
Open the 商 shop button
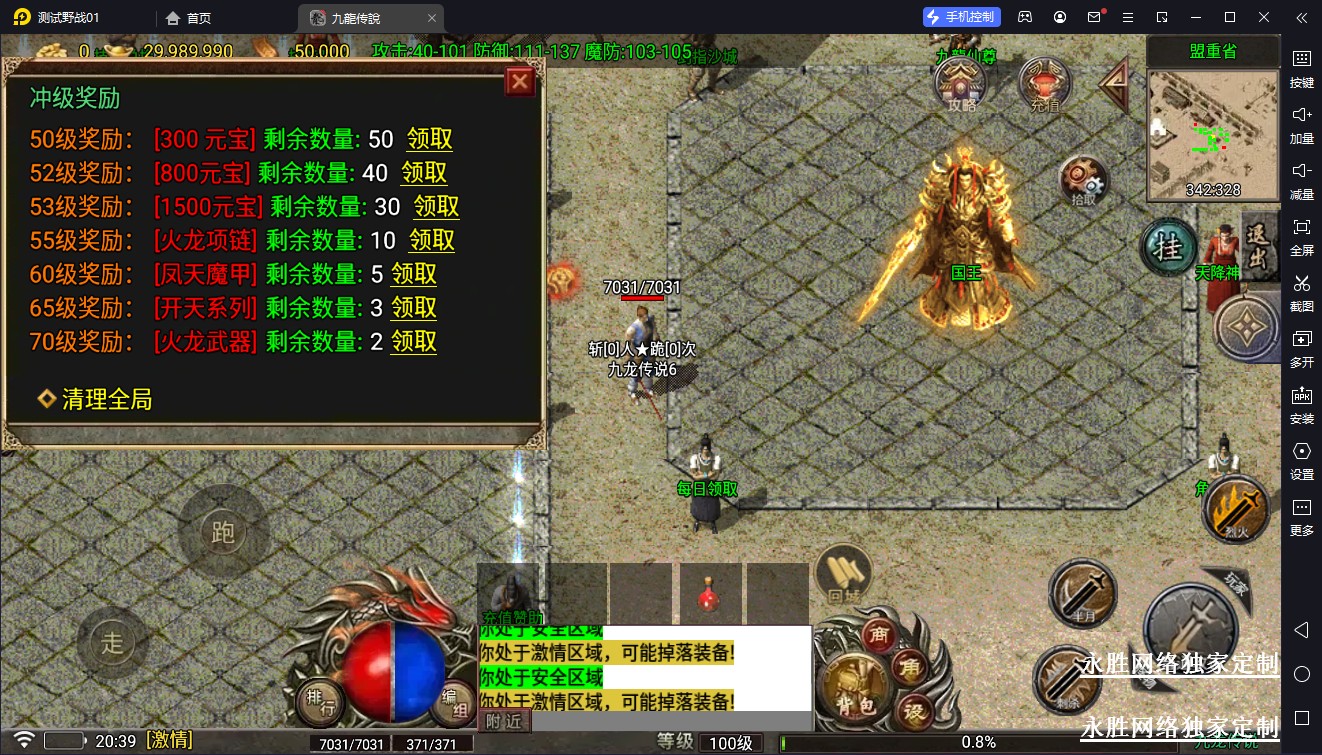click(881, 635)
